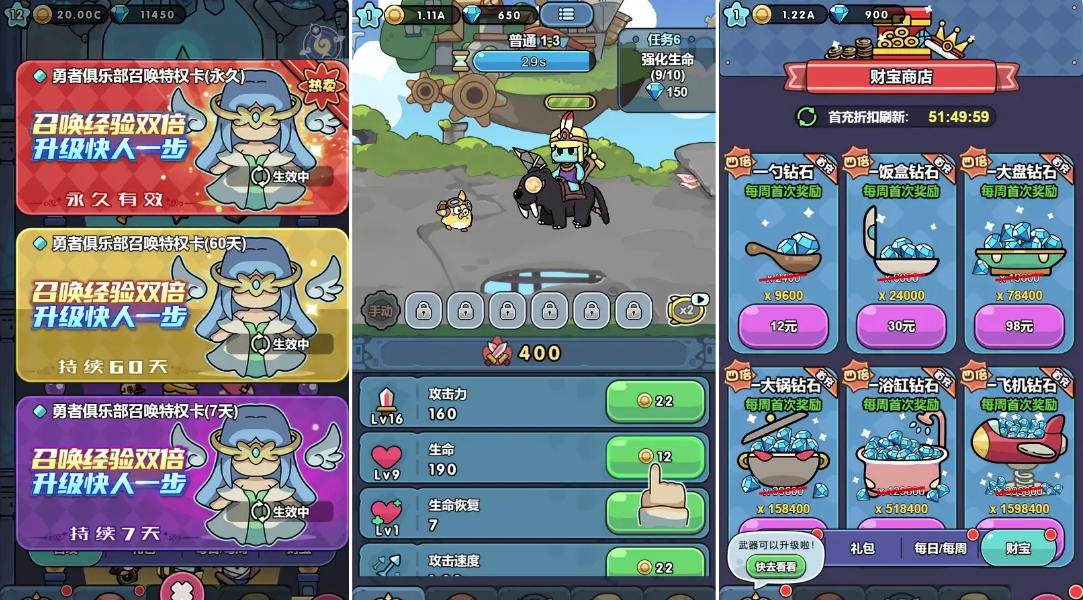
Task: Select the 一大锅钻石 diamond pack
Action: [782, 440]
